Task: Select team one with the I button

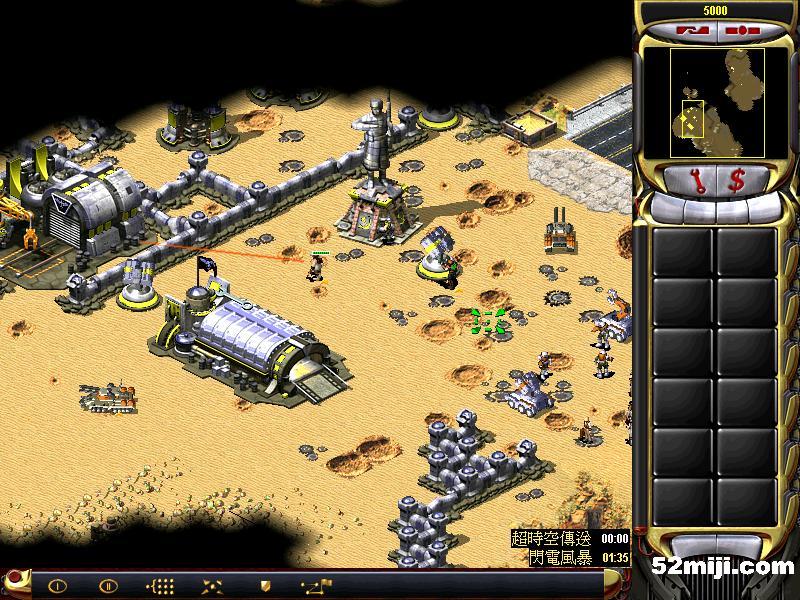Action: (x=57, y=586)
